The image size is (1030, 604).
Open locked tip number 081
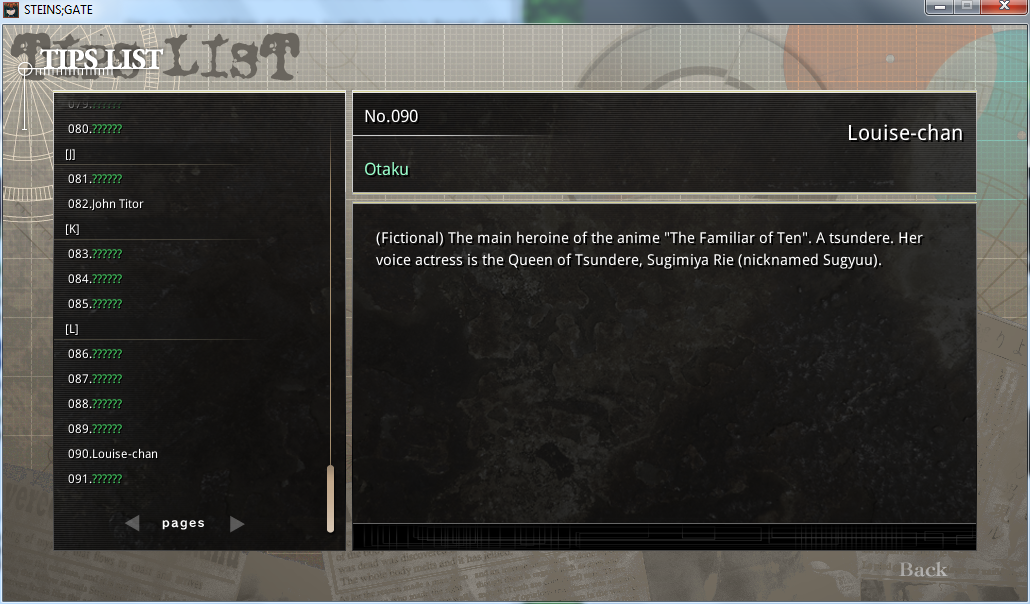pos(95,179)
